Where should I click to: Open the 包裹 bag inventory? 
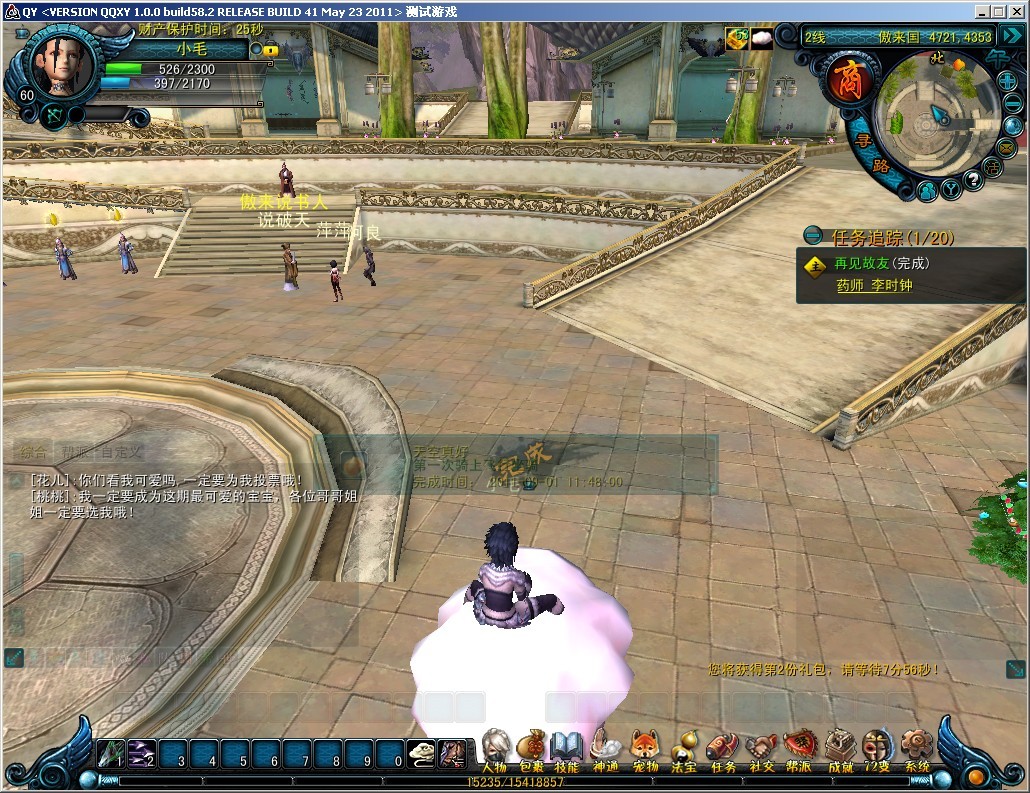(x=530, y=749)
